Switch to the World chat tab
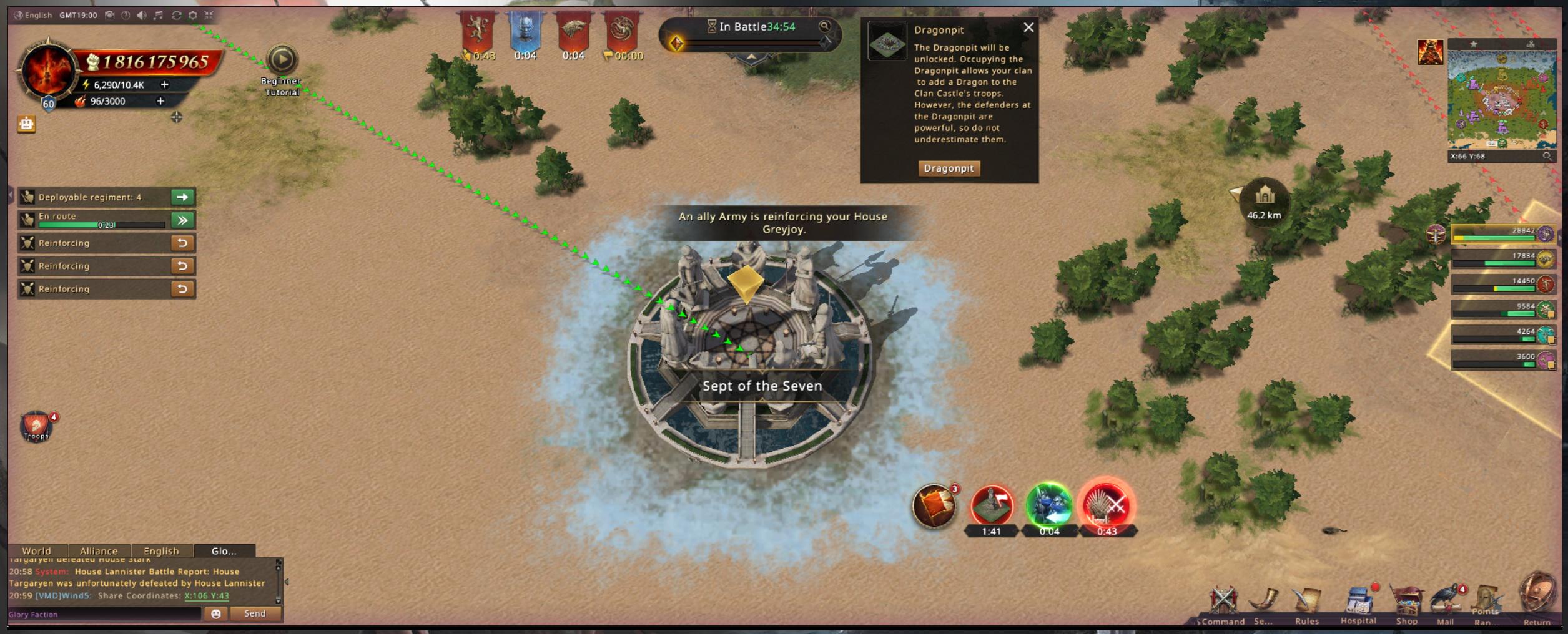This screenshot has width=1568, height=634. coord(37,551)
